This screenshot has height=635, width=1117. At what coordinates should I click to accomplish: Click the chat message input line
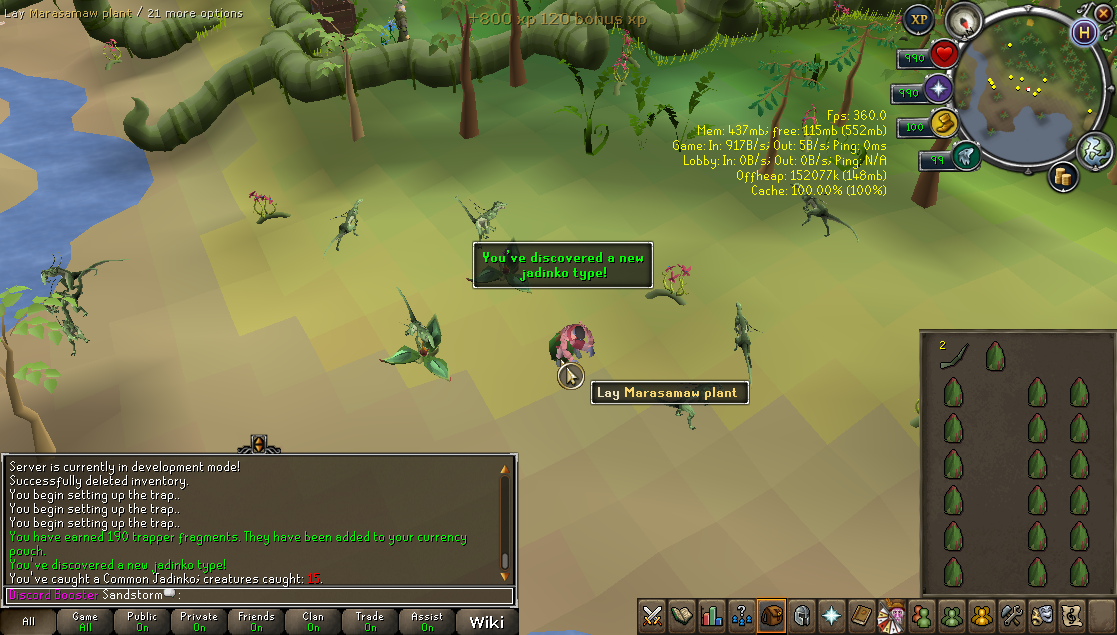260,596
